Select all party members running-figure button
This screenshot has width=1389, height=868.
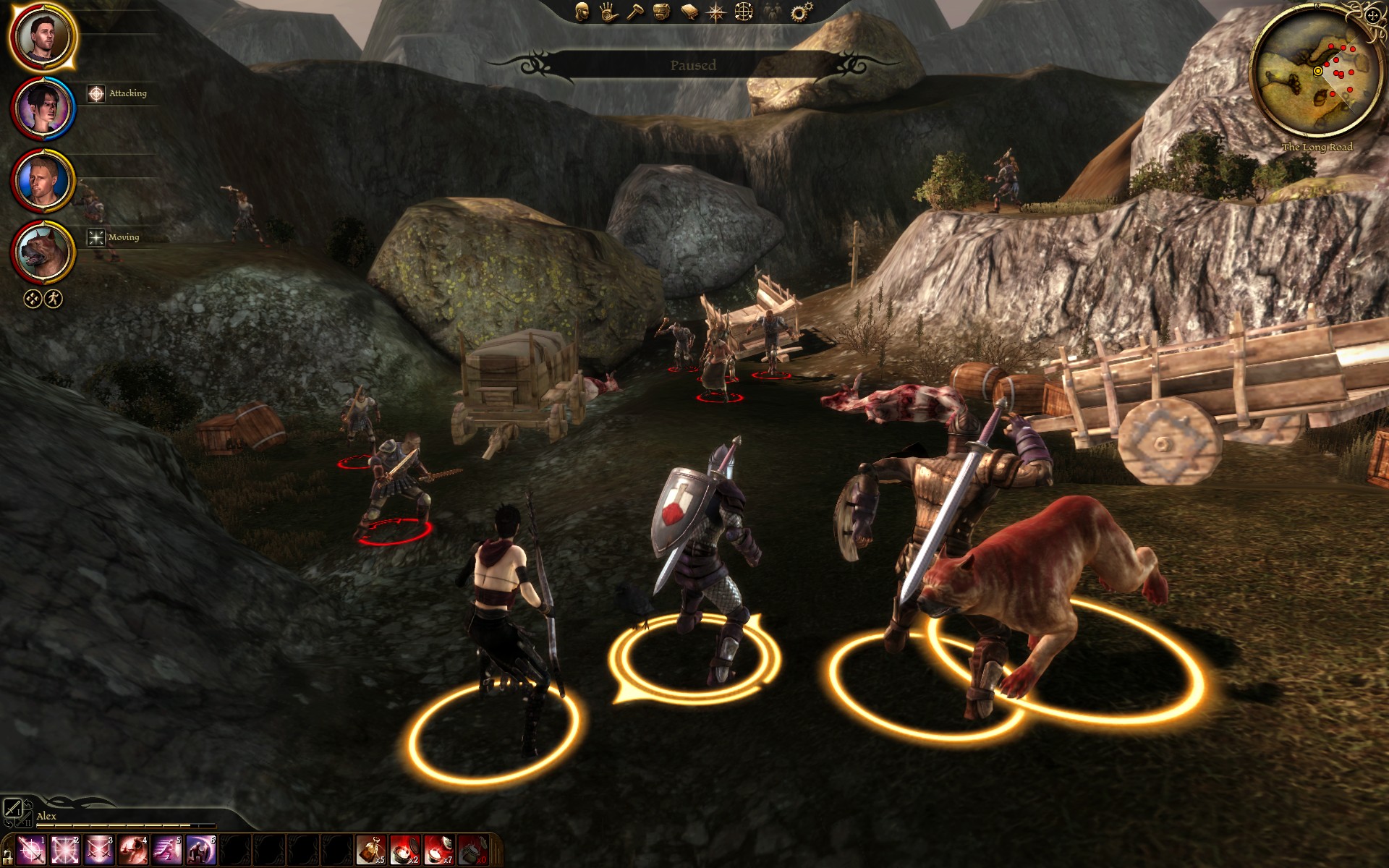click(54, 299)
